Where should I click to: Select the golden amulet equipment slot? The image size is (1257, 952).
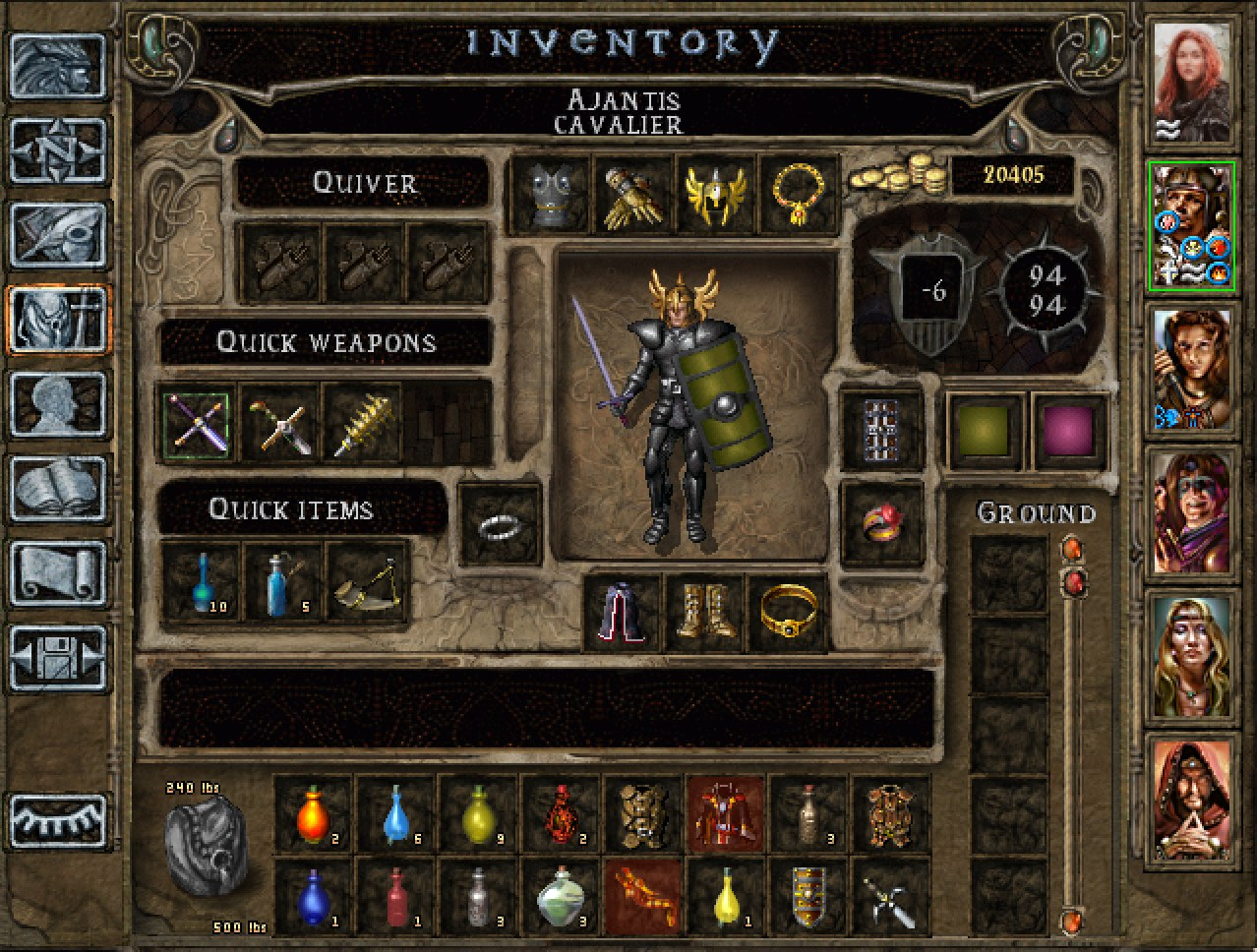pyautogui.click(x=798, y=194)
